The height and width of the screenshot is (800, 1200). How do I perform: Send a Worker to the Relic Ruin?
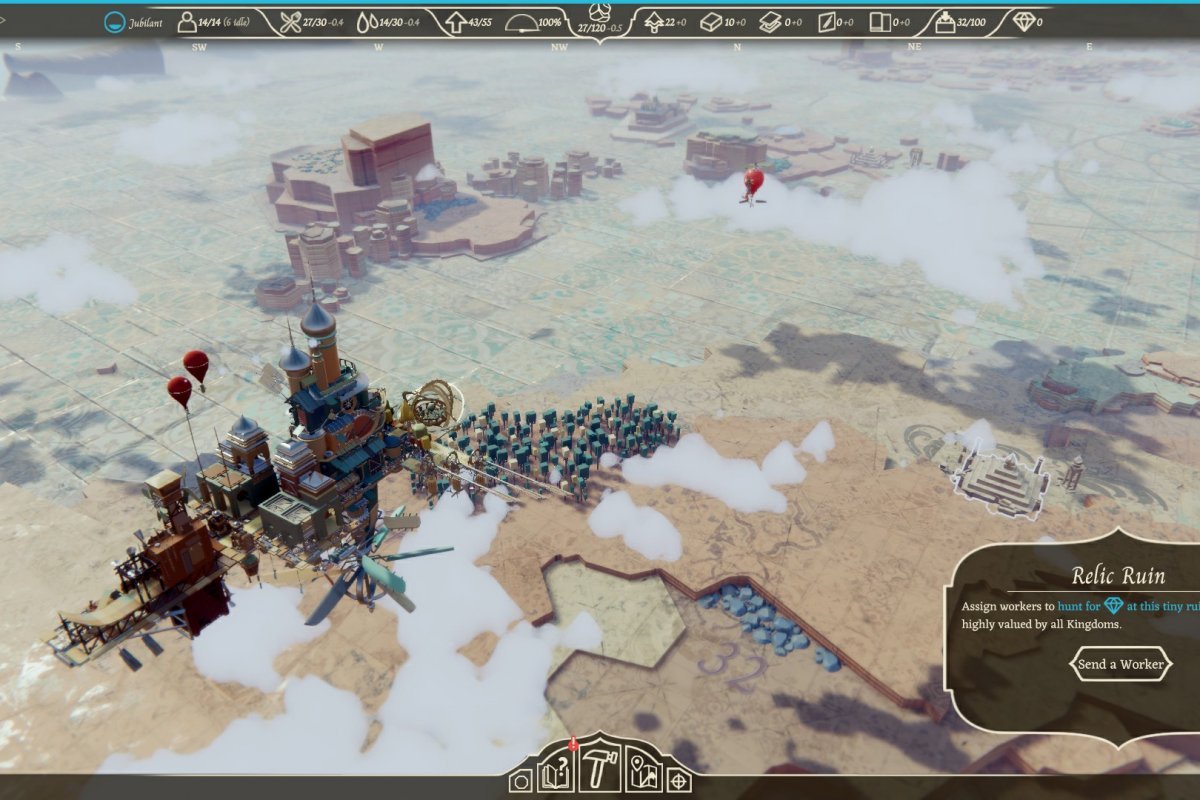pos(1120,664)
